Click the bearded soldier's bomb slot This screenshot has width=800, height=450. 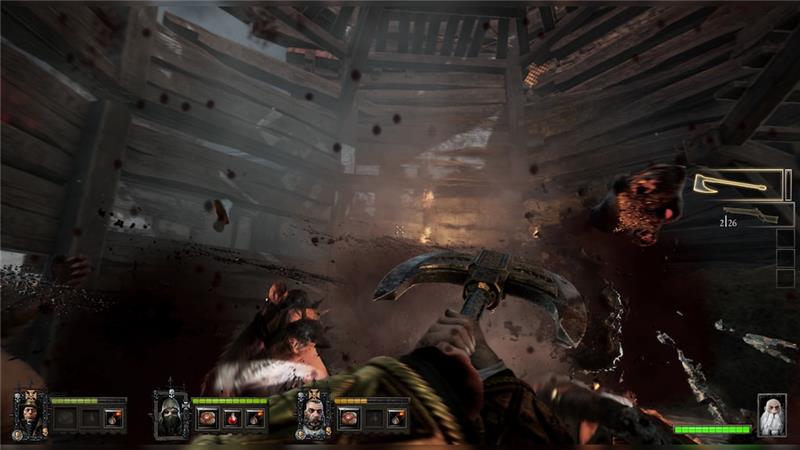(397, 418)
